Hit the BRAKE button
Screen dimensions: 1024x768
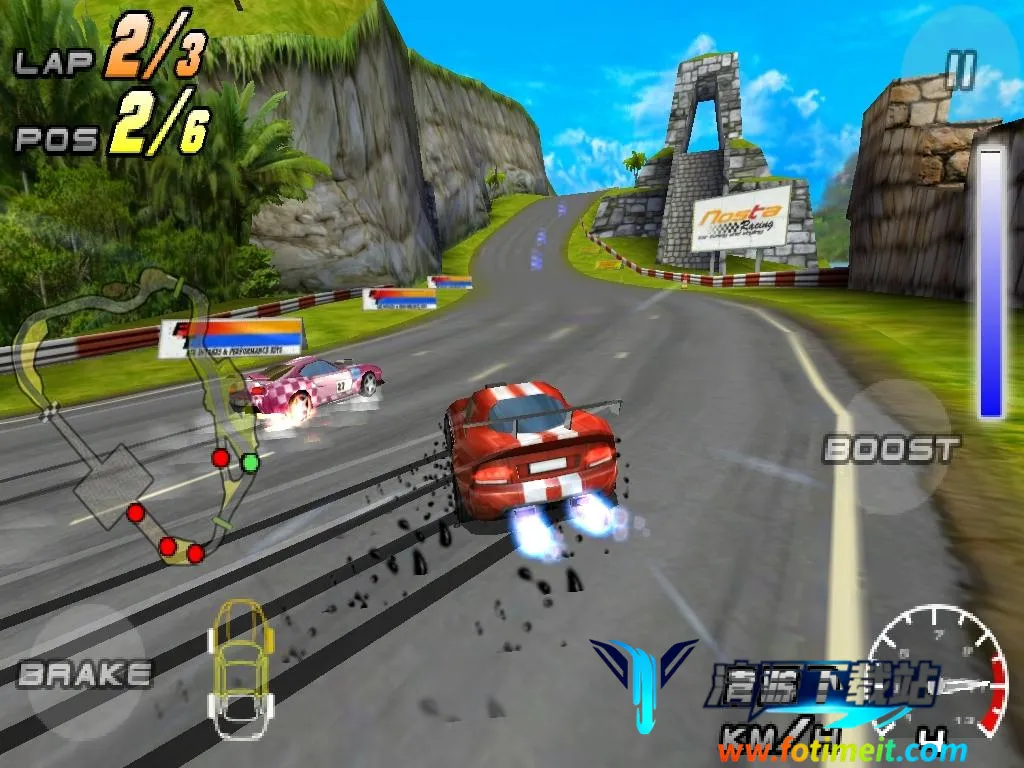pos(85,673)
